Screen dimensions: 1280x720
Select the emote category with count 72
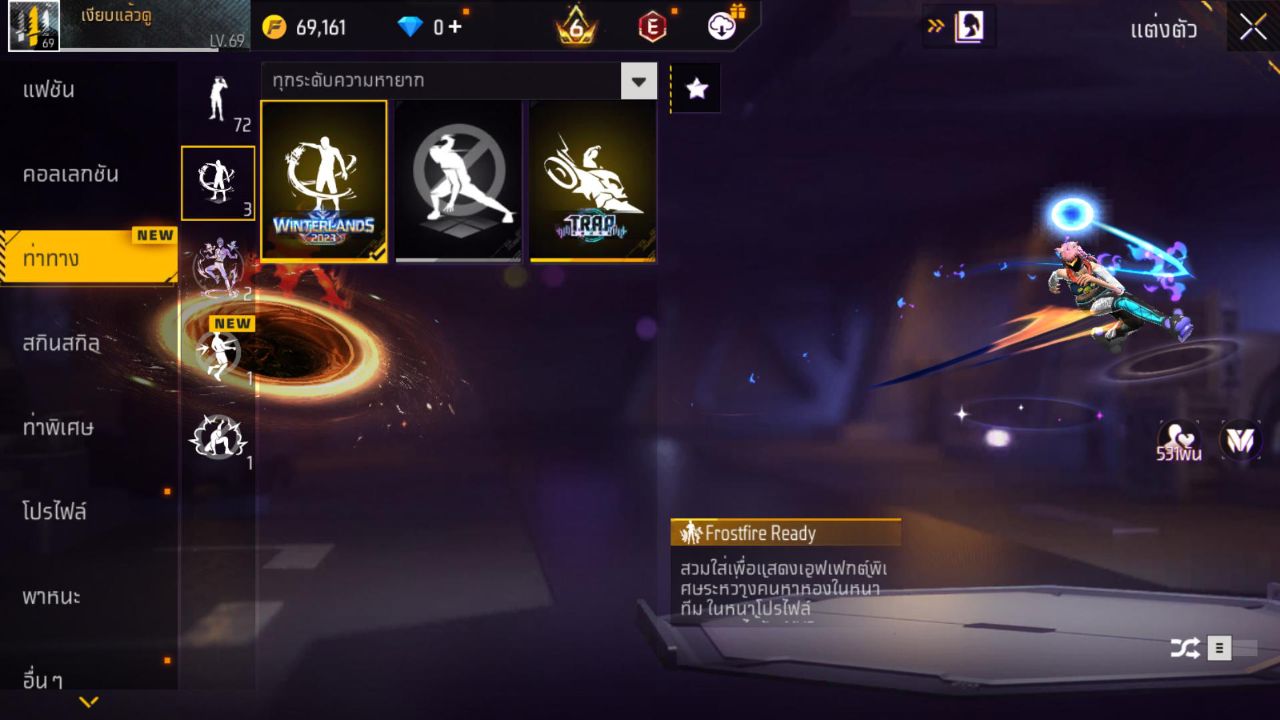point(217,100)
